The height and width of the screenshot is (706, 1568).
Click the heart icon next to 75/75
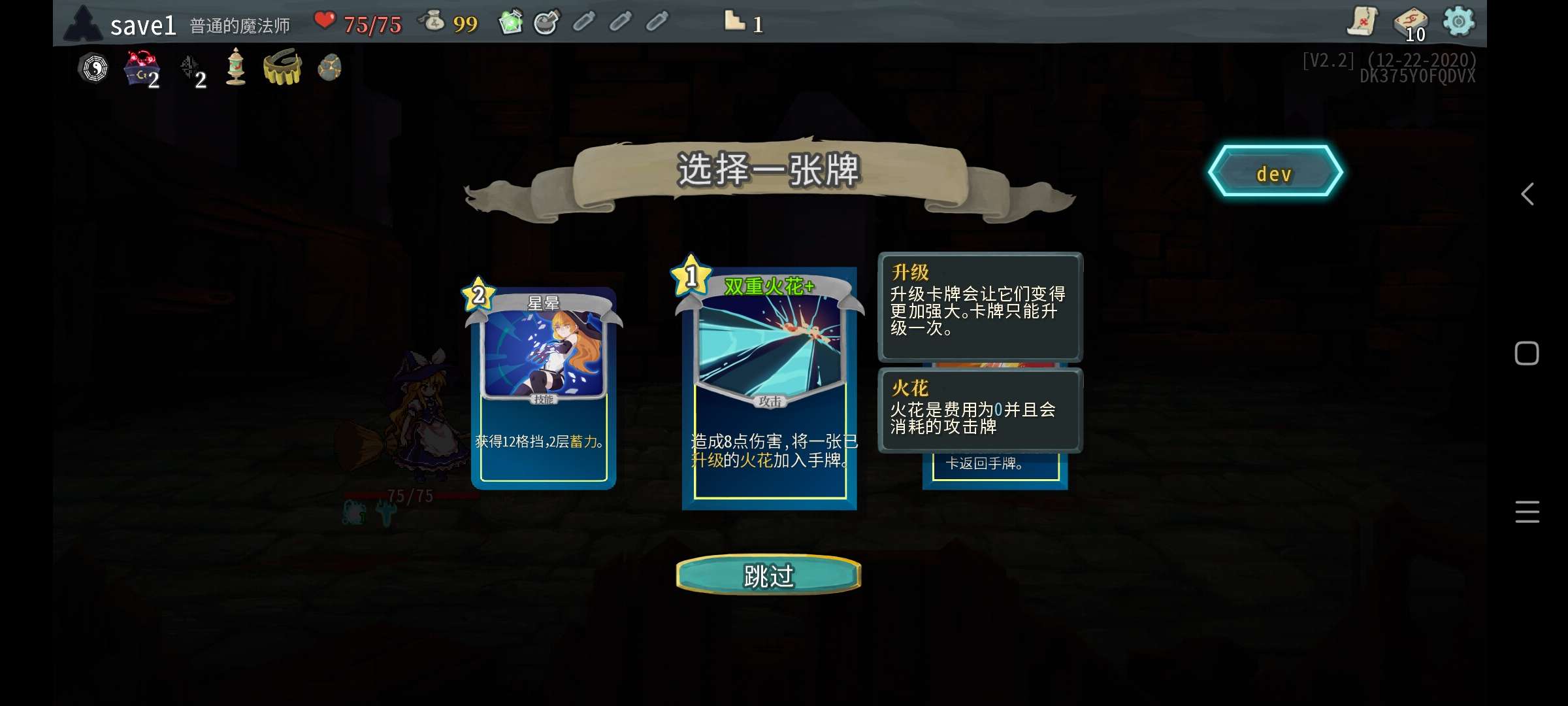pos(325,22)
